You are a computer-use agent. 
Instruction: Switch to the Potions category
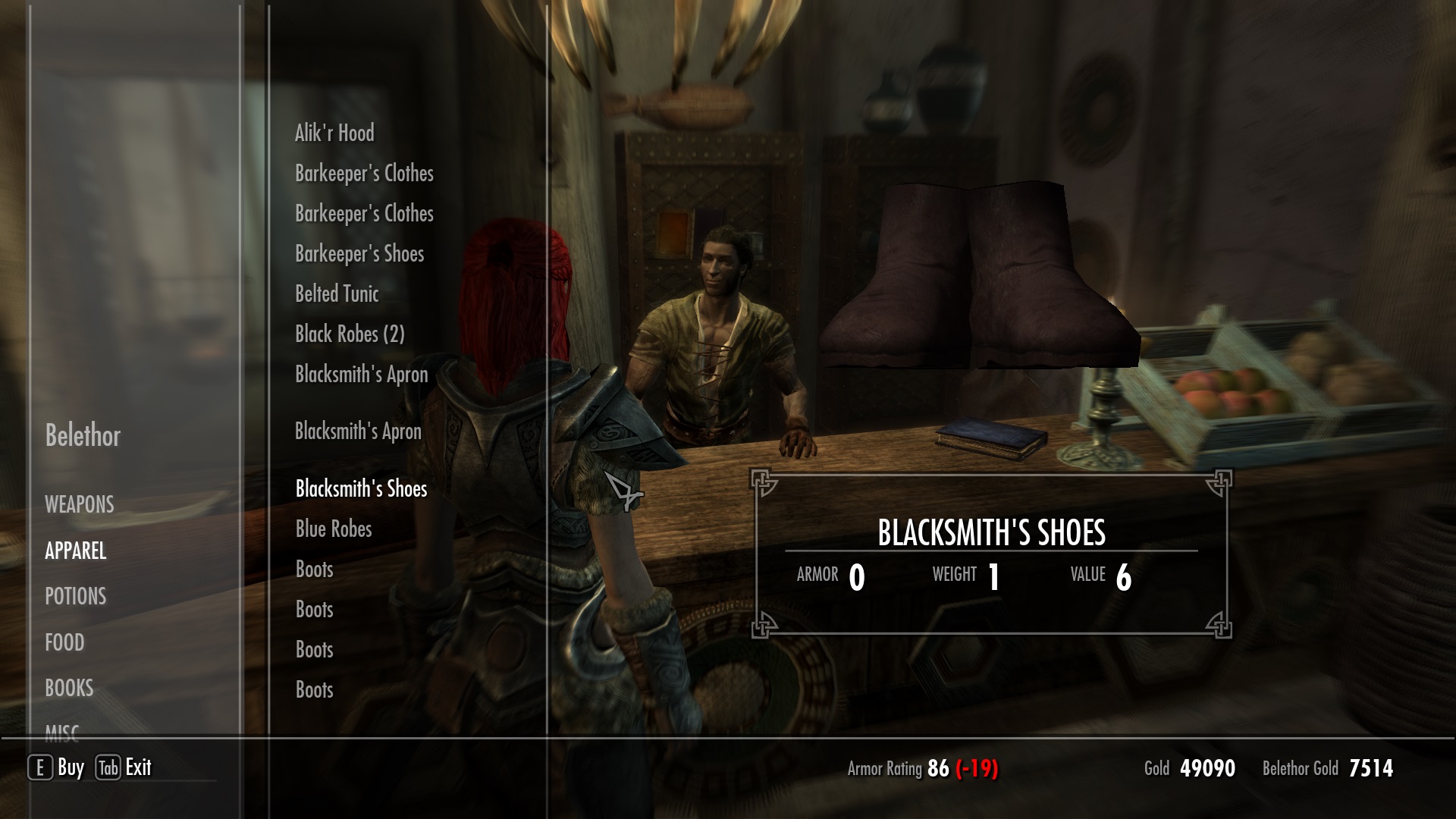76,596
